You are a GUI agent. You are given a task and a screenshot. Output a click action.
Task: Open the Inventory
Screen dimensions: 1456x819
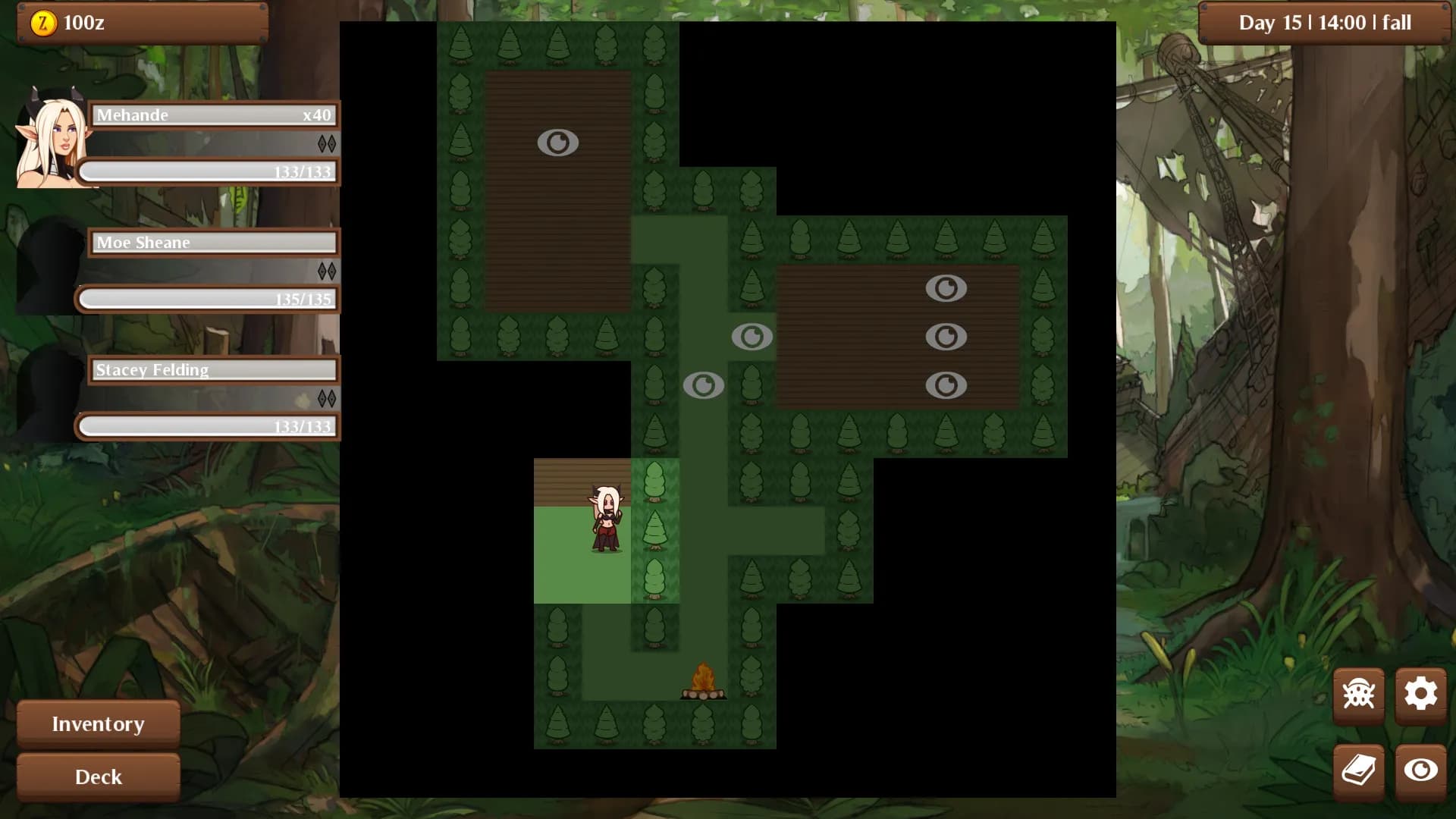click(97, 724)
